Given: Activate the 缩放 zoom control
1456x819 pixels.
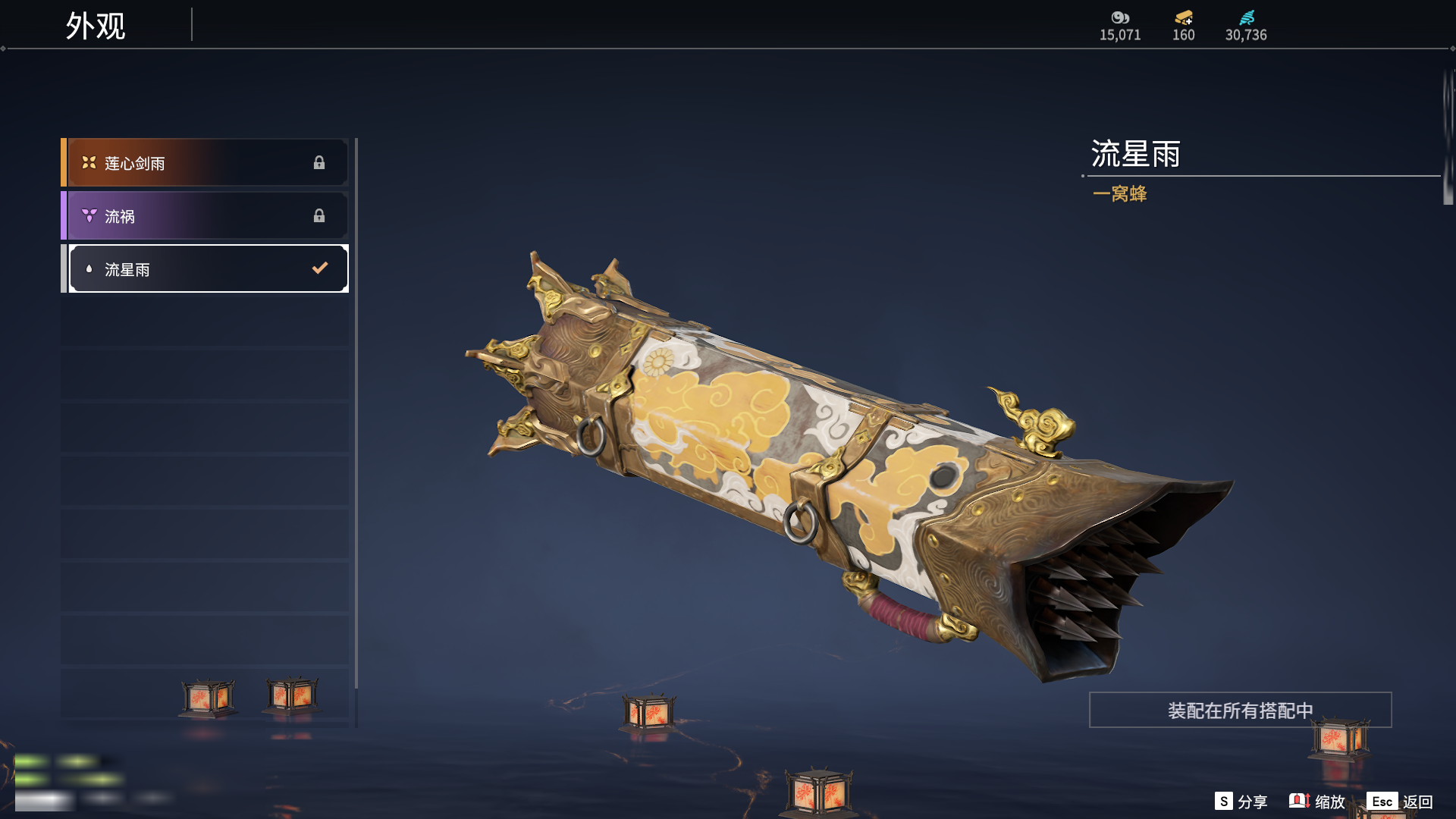Looking at the screenshot, I should tap(1317, 802).
